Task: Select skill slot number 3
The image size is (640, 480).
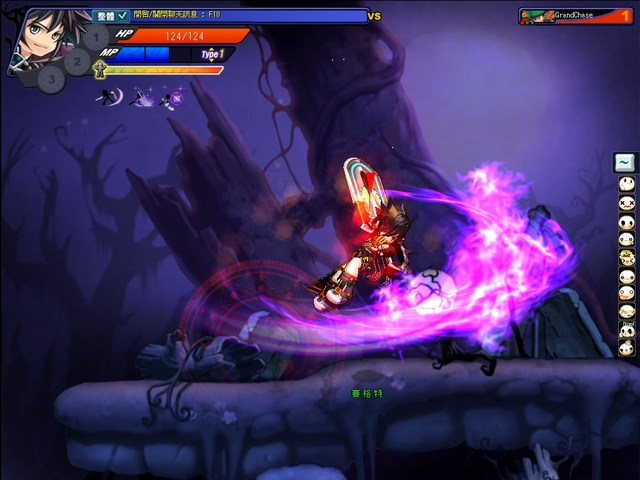Action: click(x=53, y=79)
